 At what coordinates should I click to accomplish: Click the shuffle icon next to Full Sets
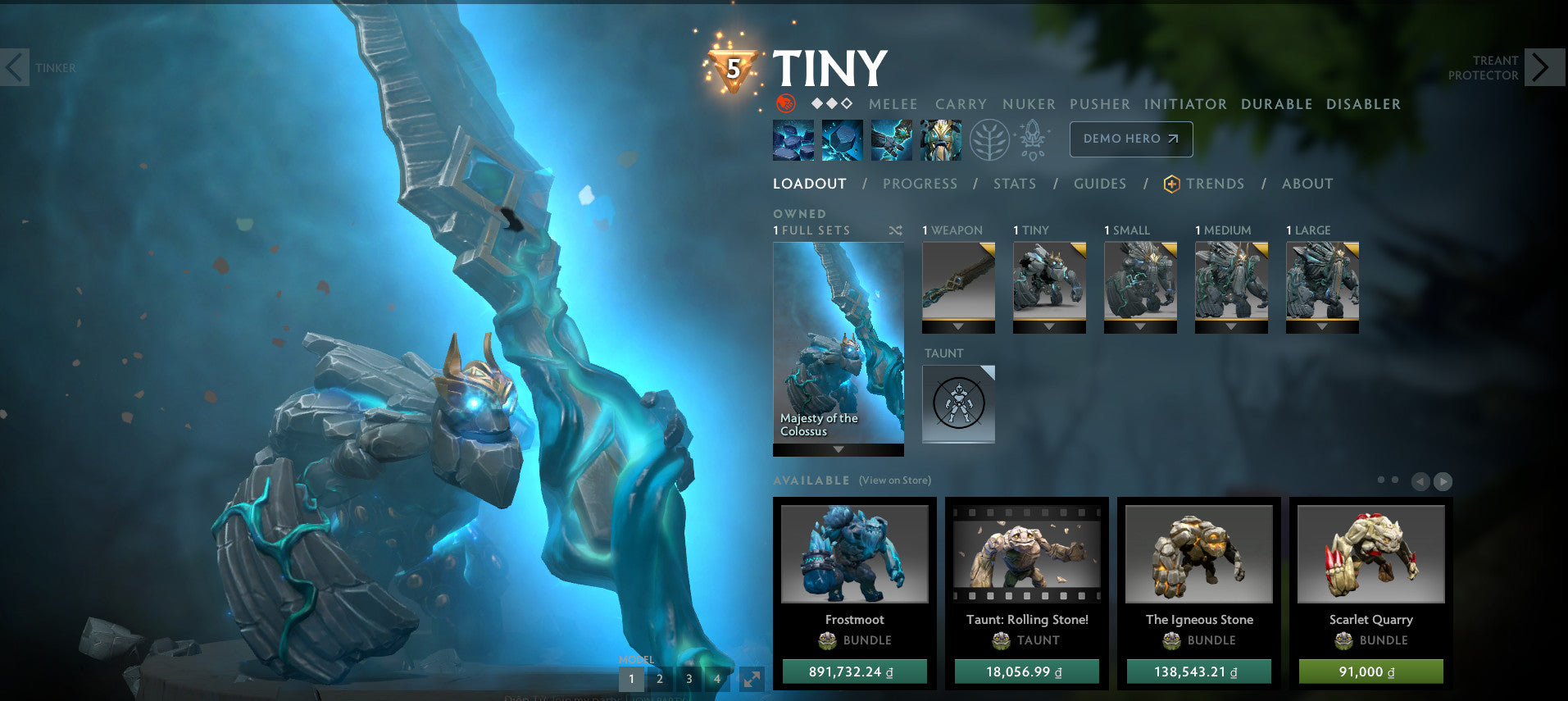[x=896, y=230]
